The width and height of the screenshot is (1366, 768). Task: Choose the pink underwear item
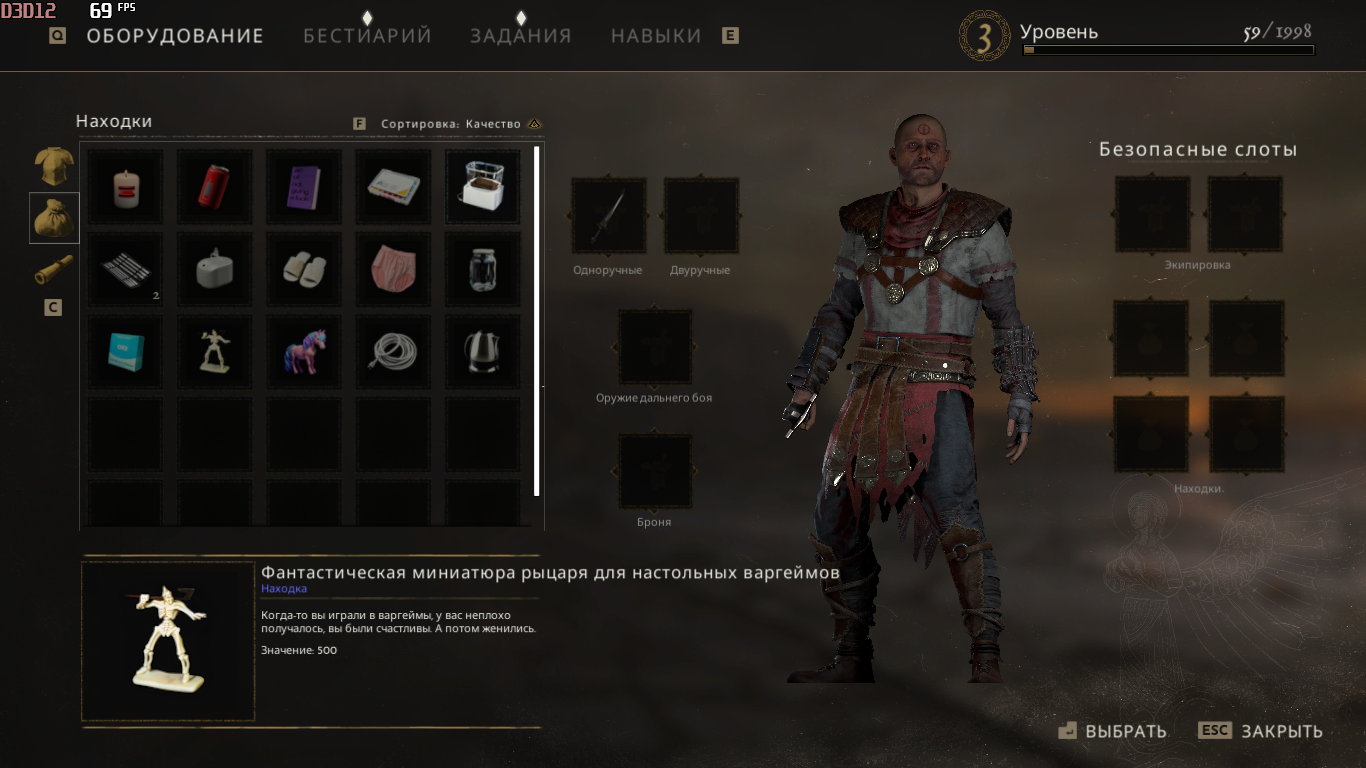pyautogui.click(x=393, y=270)
